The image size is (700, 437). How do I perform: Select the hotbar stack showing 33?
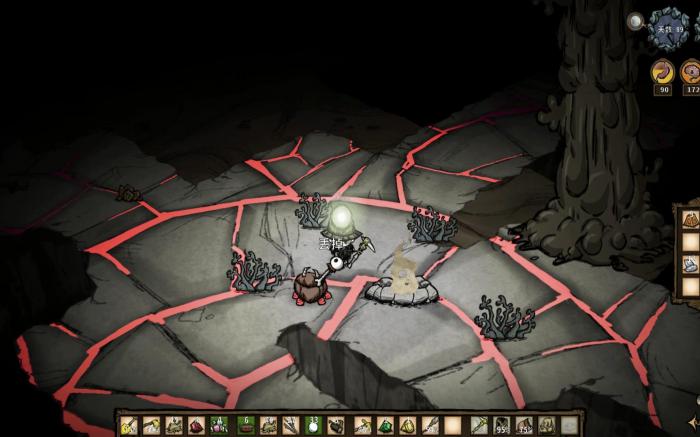(x=314, y=426)
